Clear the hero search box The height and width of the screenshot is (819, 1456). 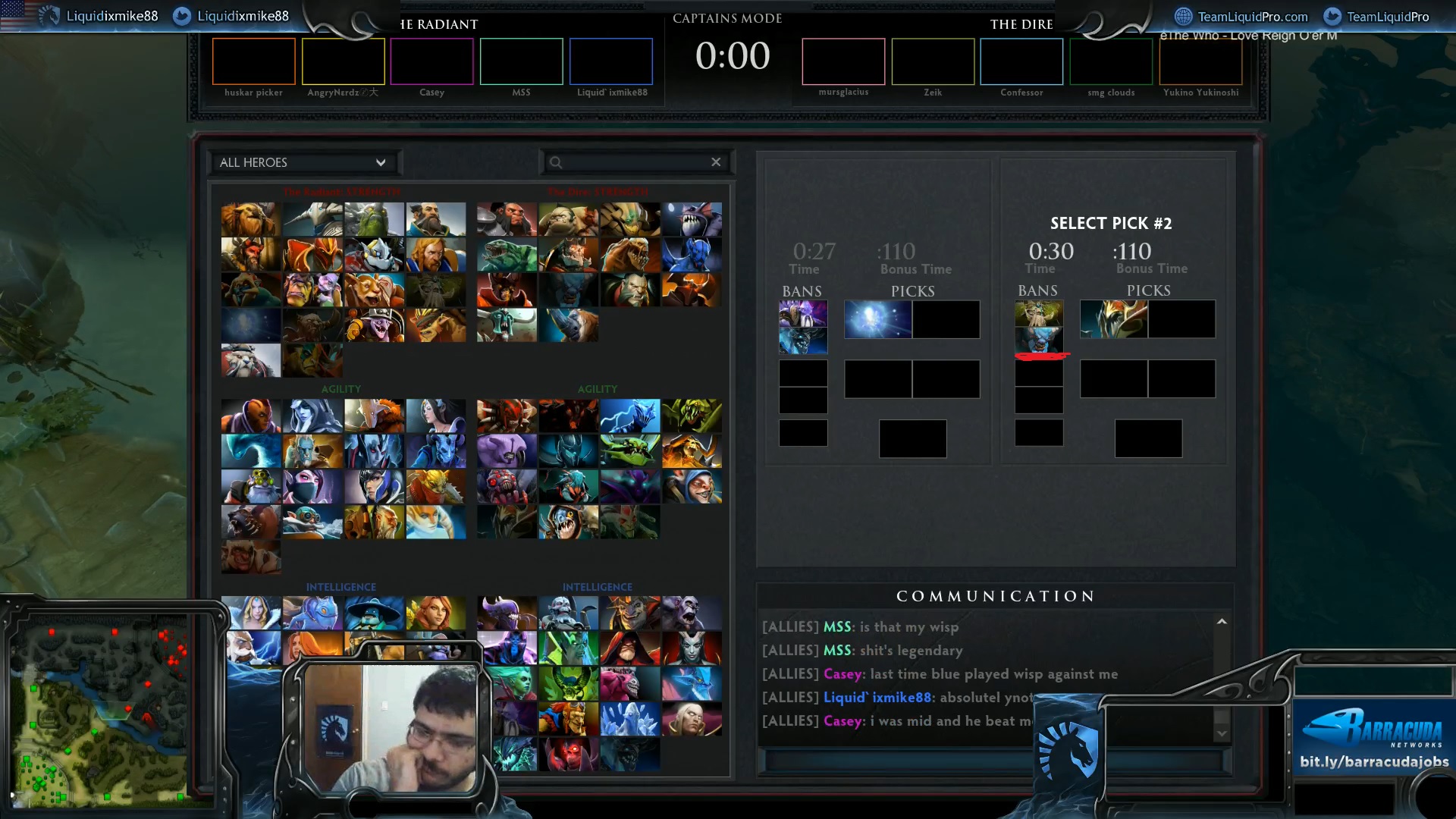[x=716, y=162]
